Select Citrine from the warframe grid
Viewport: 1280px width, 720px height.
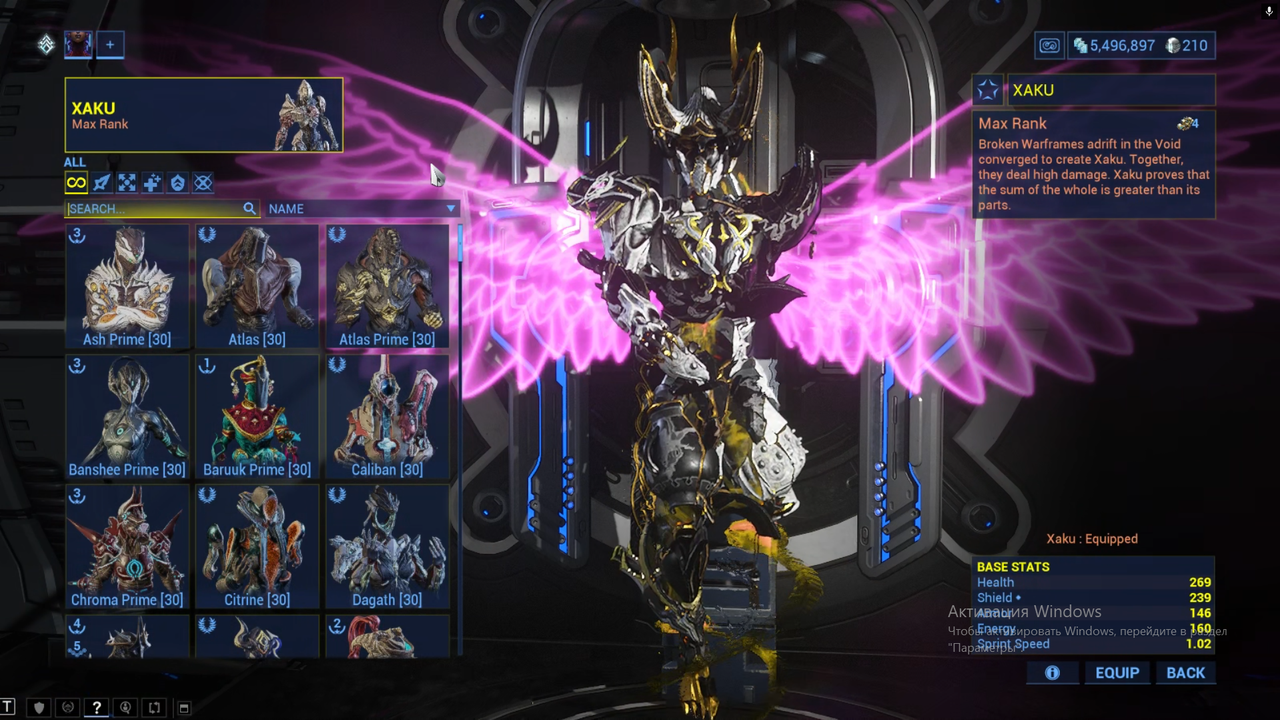click(257, 546)
